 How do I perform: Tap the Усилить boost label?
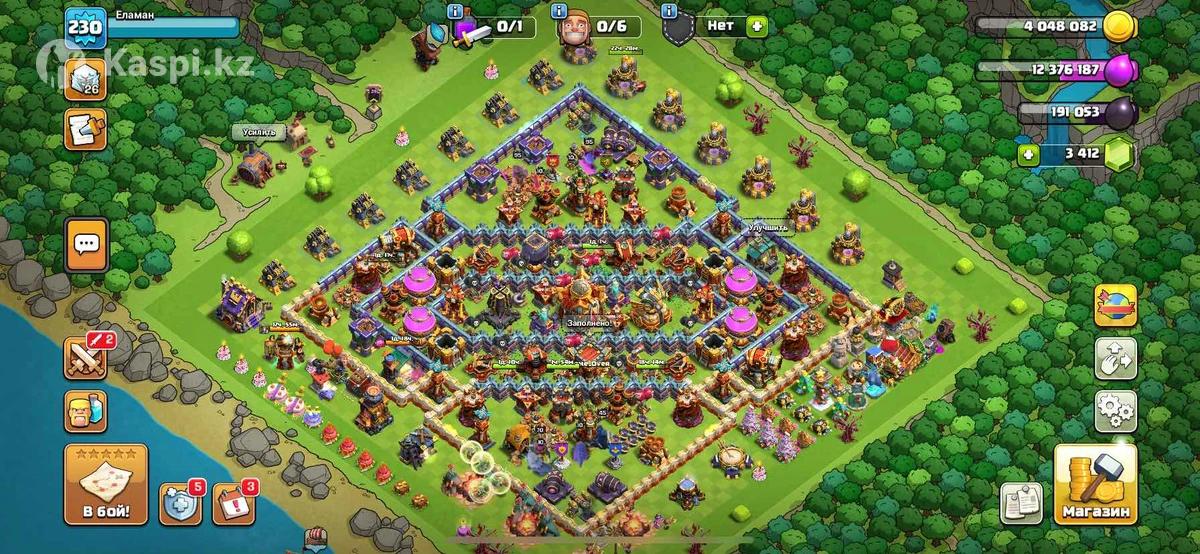pos(258,132)
